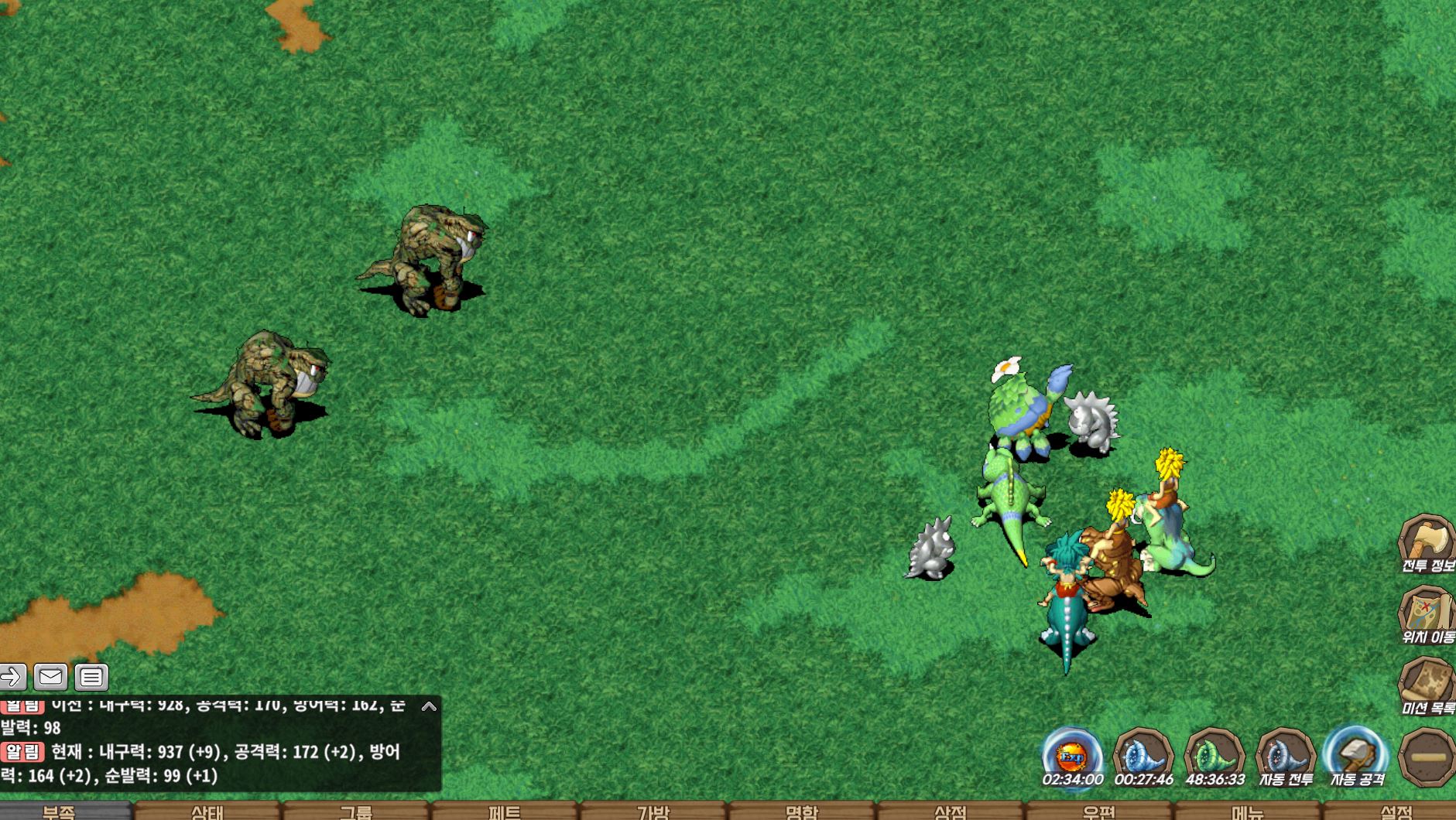Open the 페트 (pet) tab

pyautogui.click(x=505, y=811)
